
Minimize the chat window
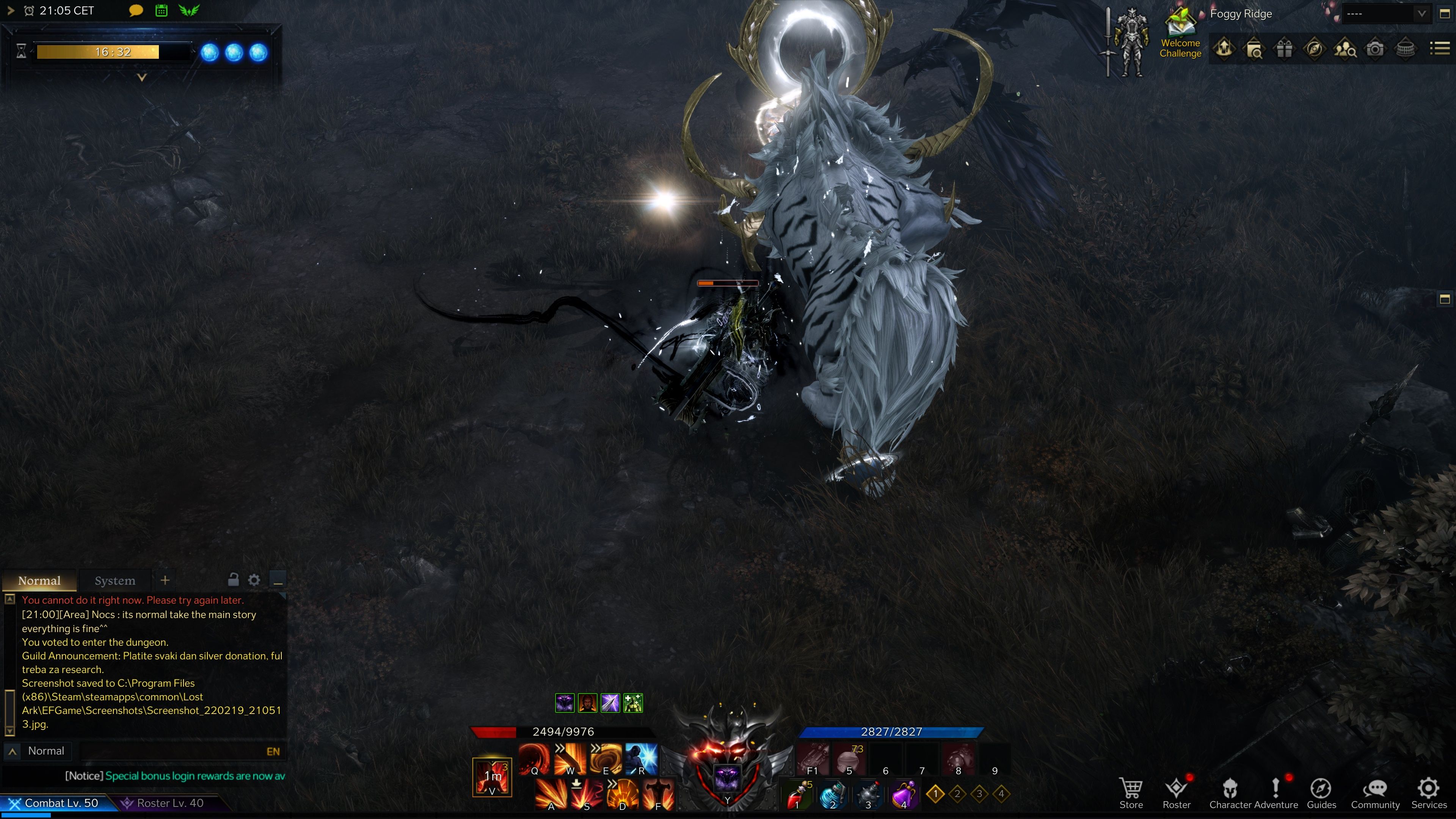[x=278, y=581]
